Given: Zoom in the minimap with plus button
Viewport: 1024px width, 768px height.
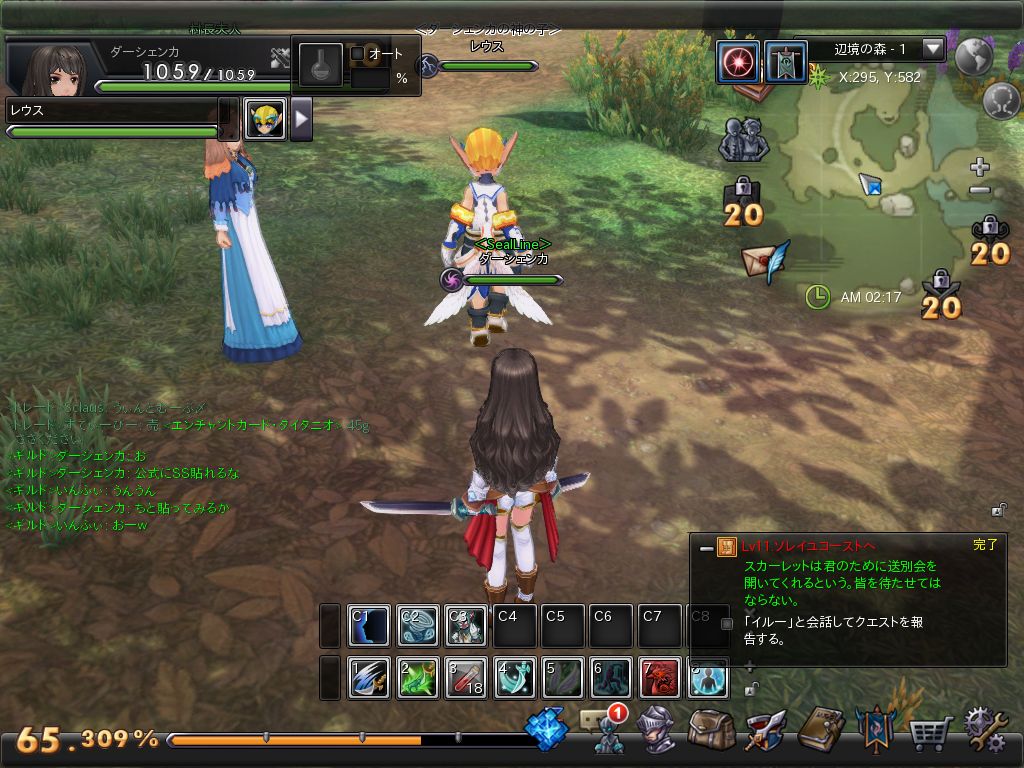Looking at the screenshot, I should (x=980, y=167).
